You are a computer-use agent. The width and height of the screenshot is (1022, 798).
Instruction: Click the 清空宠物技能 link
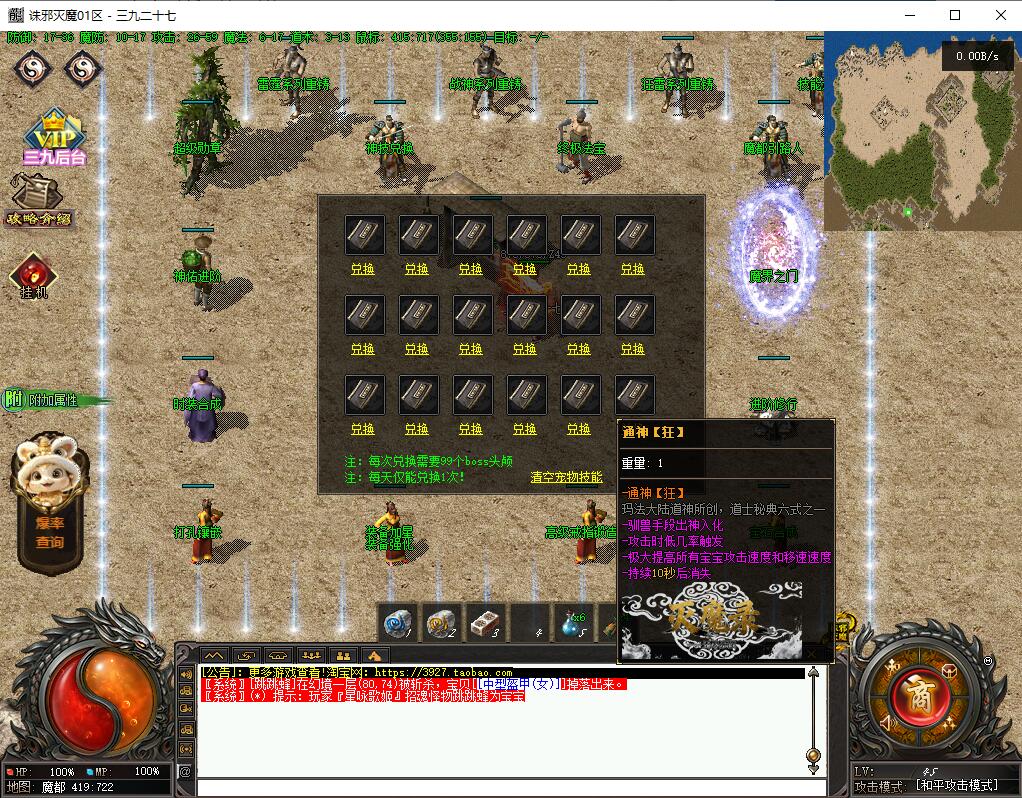tap(566, 478)
